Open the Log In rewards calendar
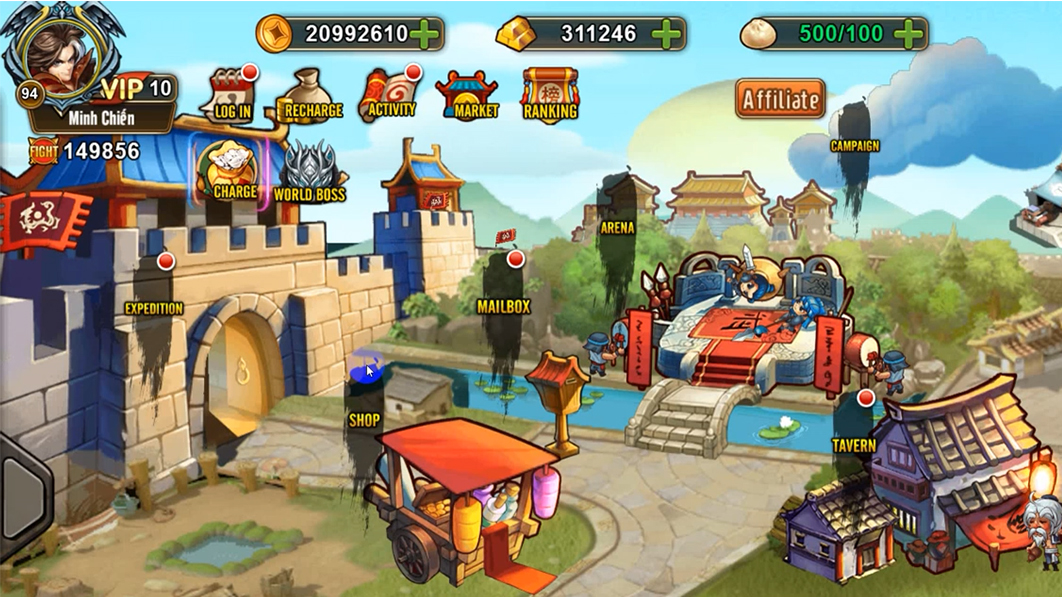1062x597 pixels. click(x=231, y=95)
